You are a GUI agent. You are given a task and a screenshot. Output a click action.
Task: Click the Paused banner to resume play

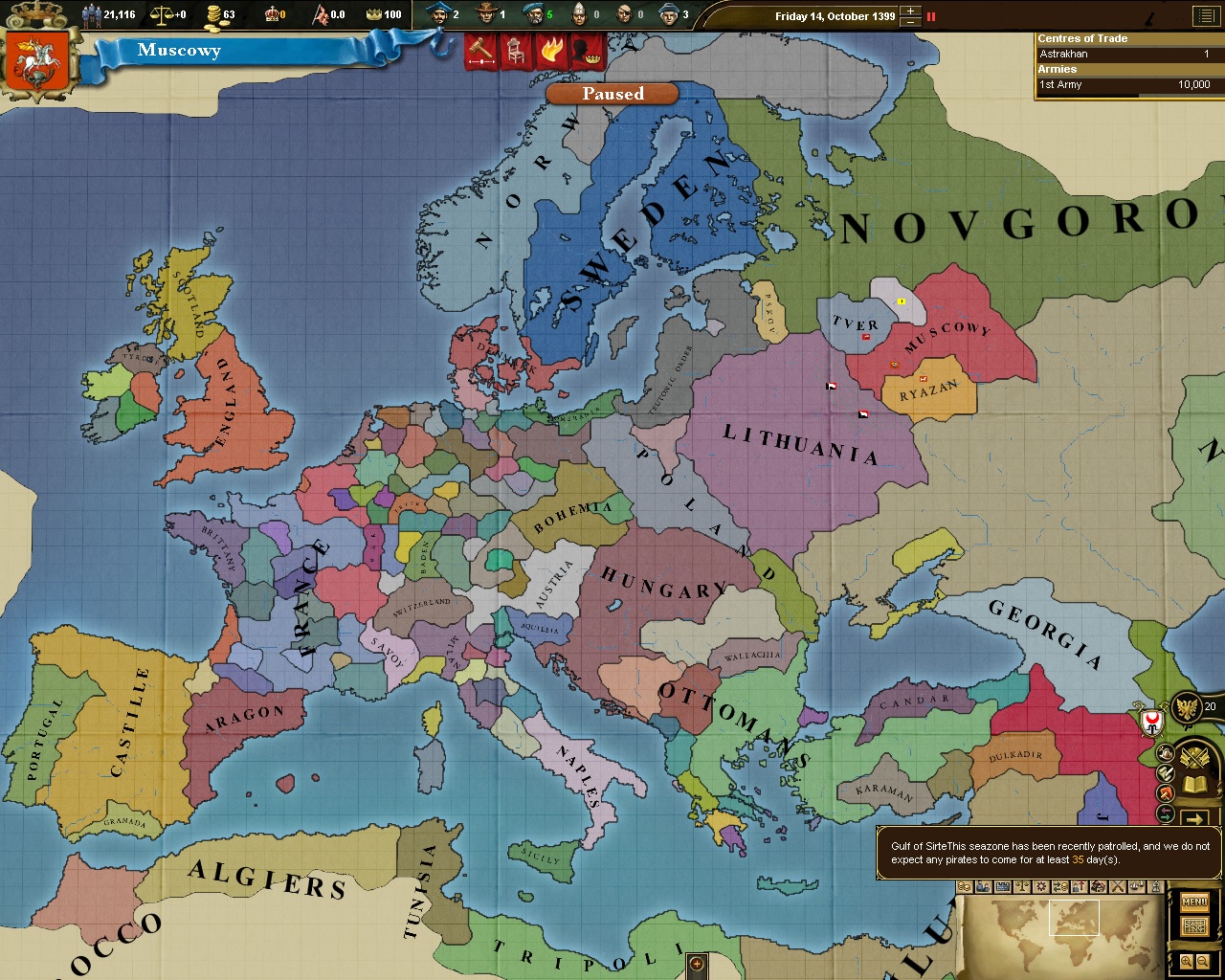tap(612, 93)
